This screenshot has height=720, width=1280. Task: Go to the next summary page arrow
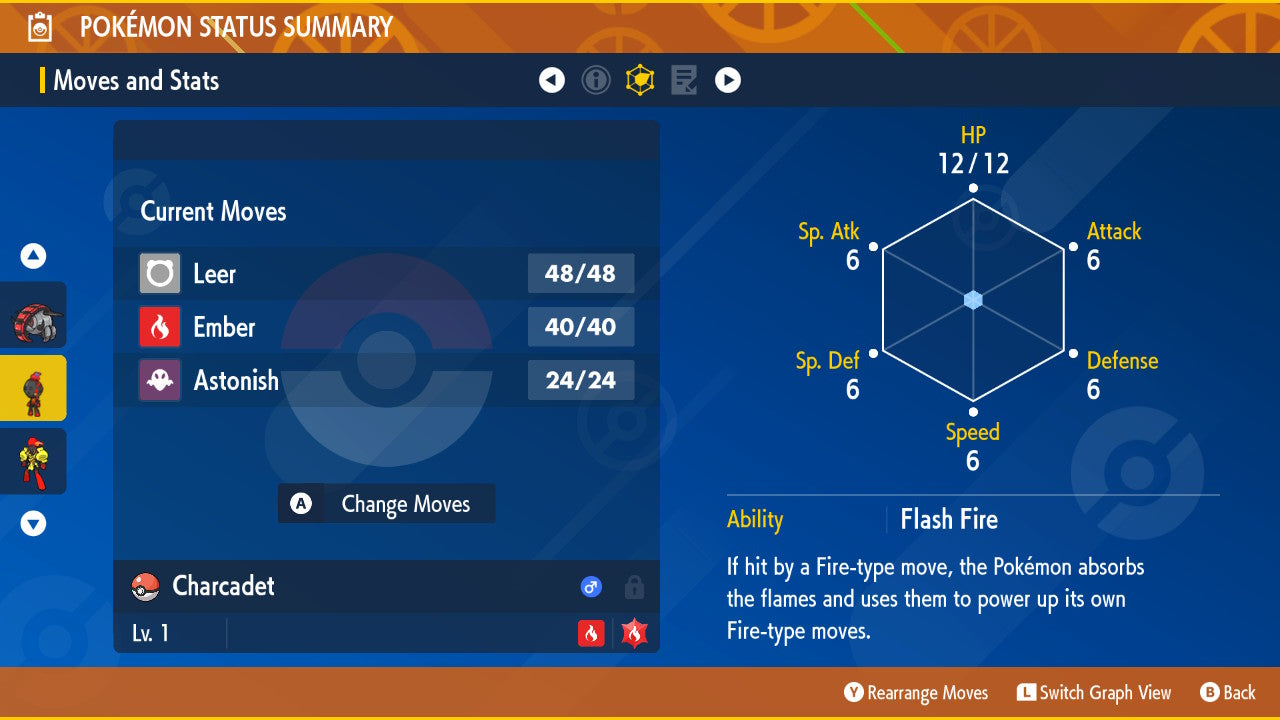[728, 80]
